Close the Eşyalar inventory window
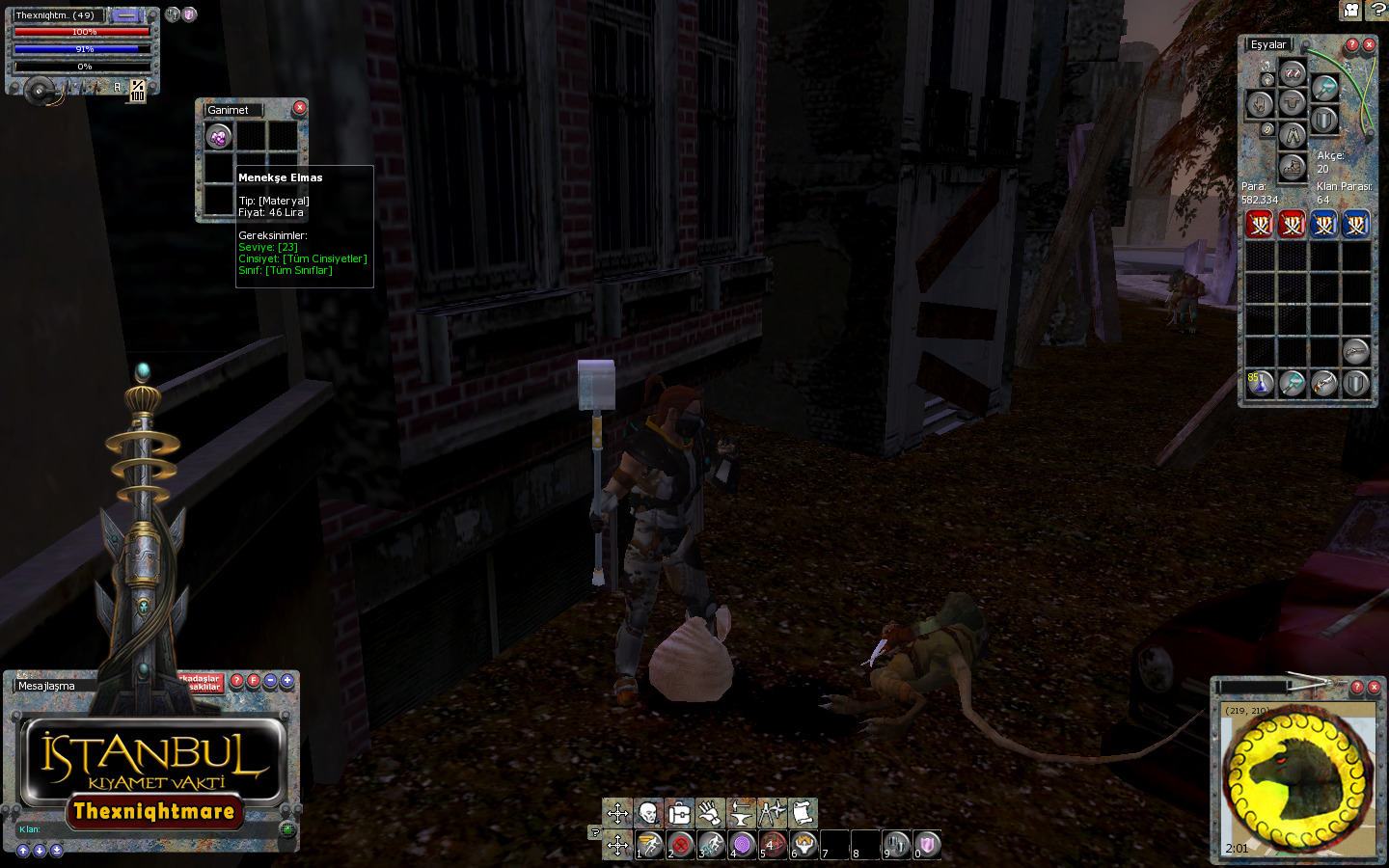1389x868 pixels. pos(1369,44)
